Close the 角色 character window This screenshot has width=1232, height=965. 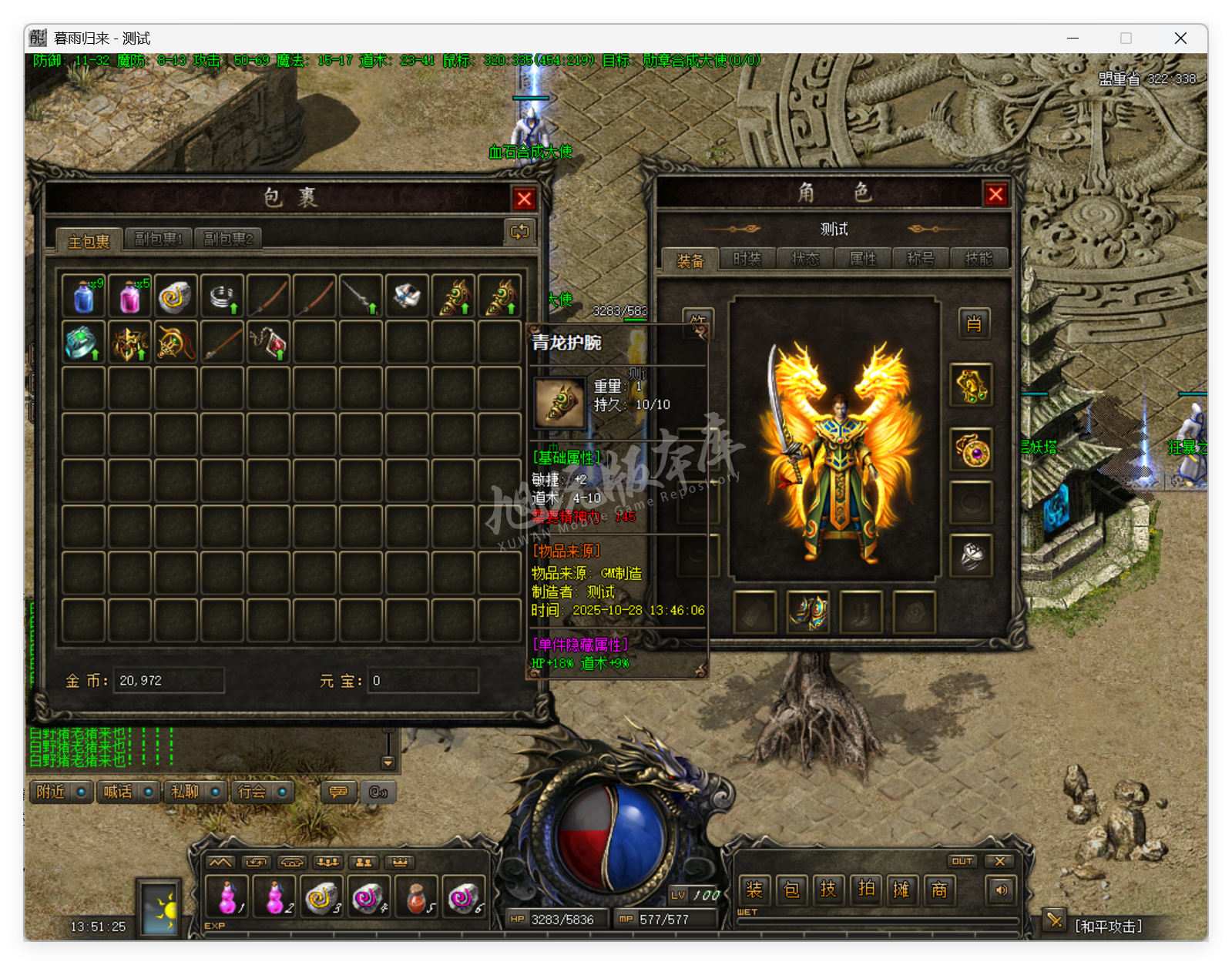click(995, 195)
